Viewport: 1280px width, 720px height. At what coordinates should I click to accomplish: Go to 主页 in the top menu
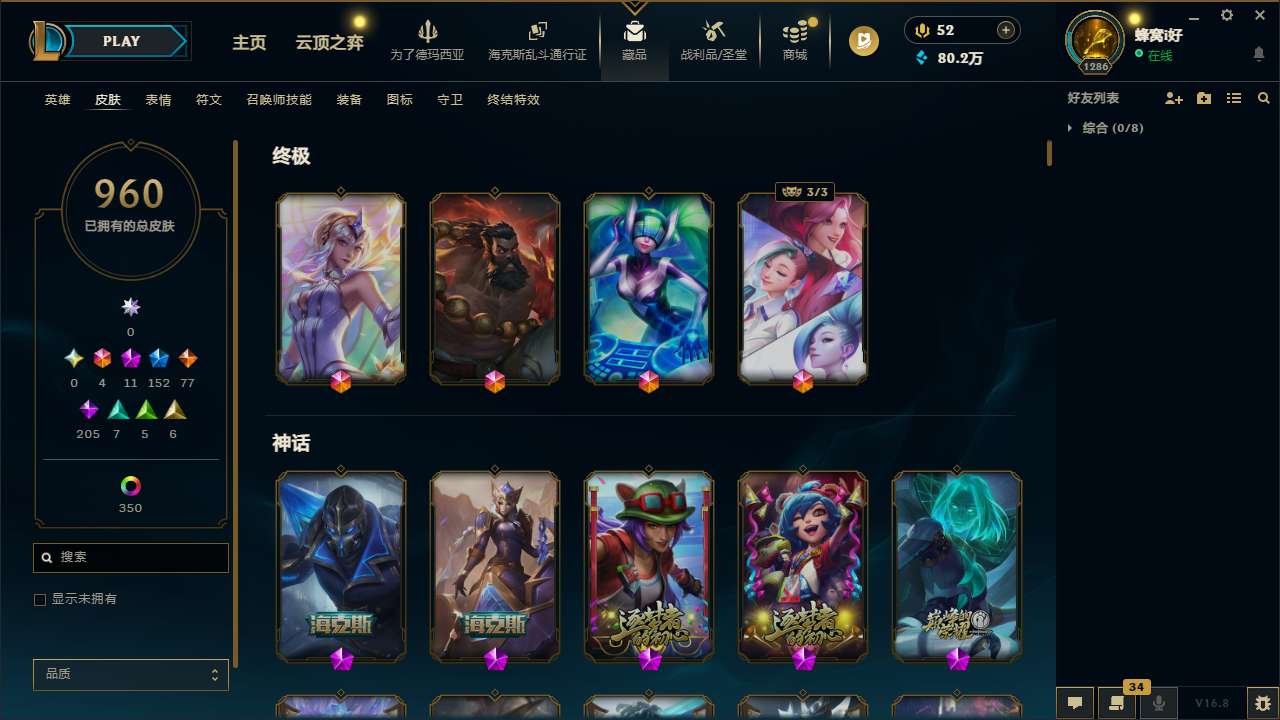(249, 43)
